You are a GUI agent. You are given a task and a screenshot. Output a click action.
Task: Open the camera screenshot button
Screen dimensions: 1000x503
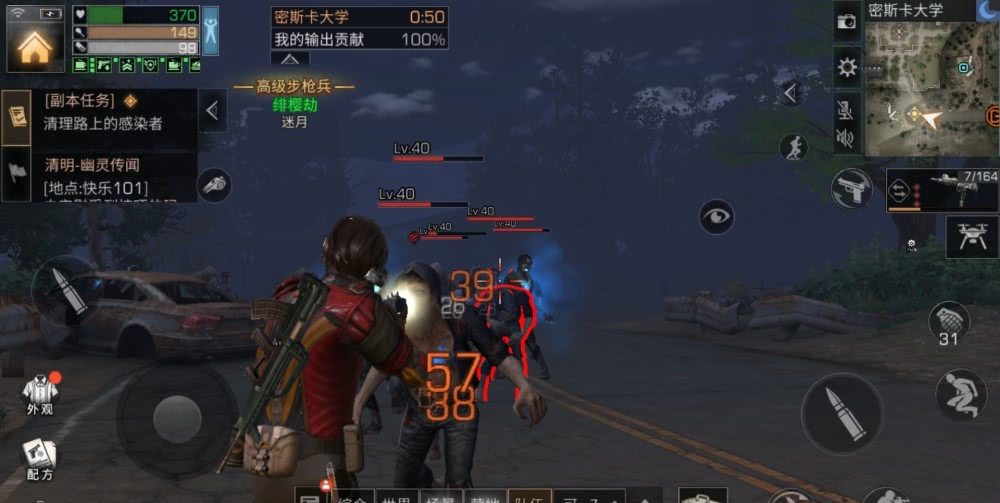pos(847,22)
